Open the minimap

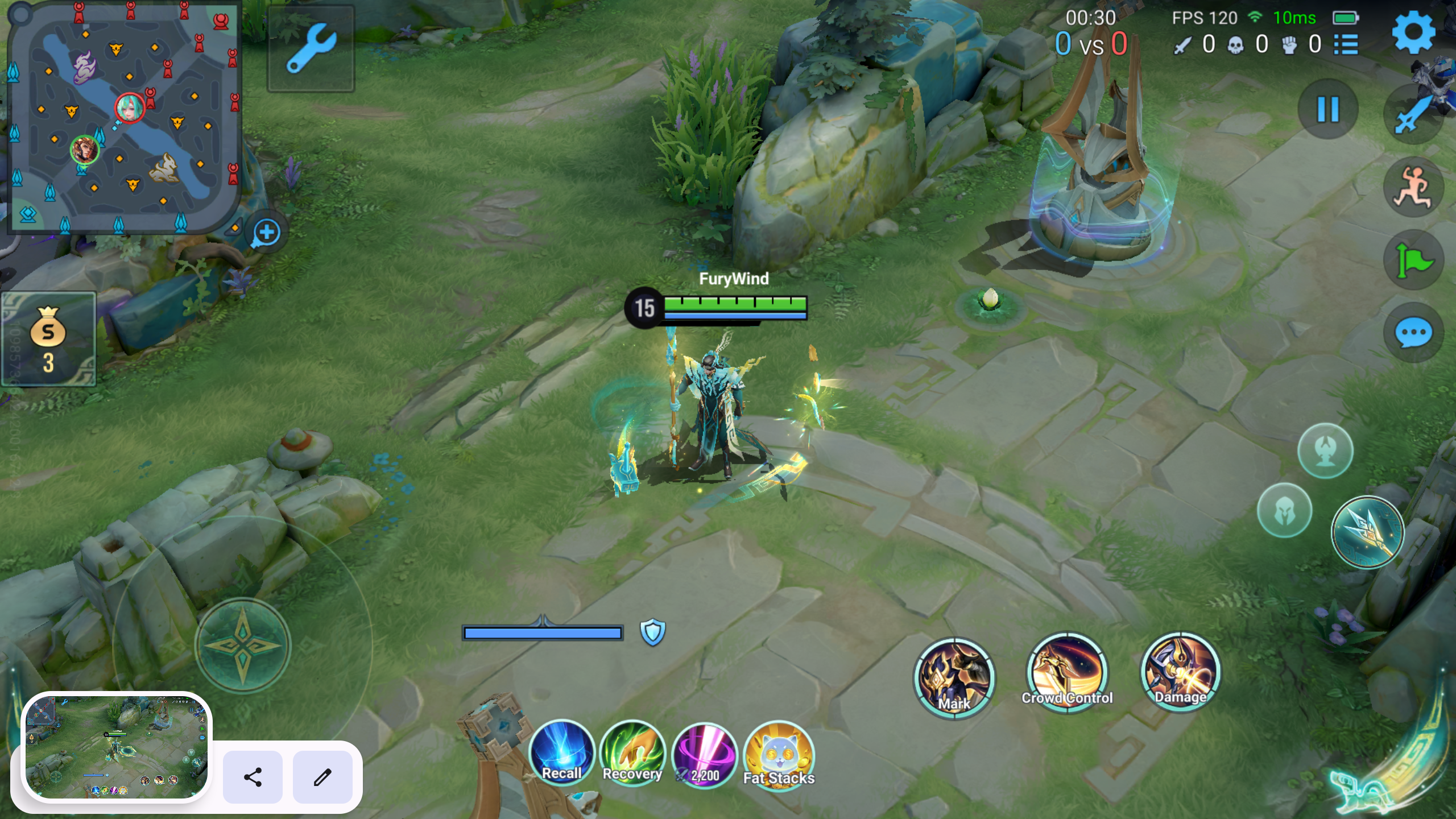tap(122, 117)
